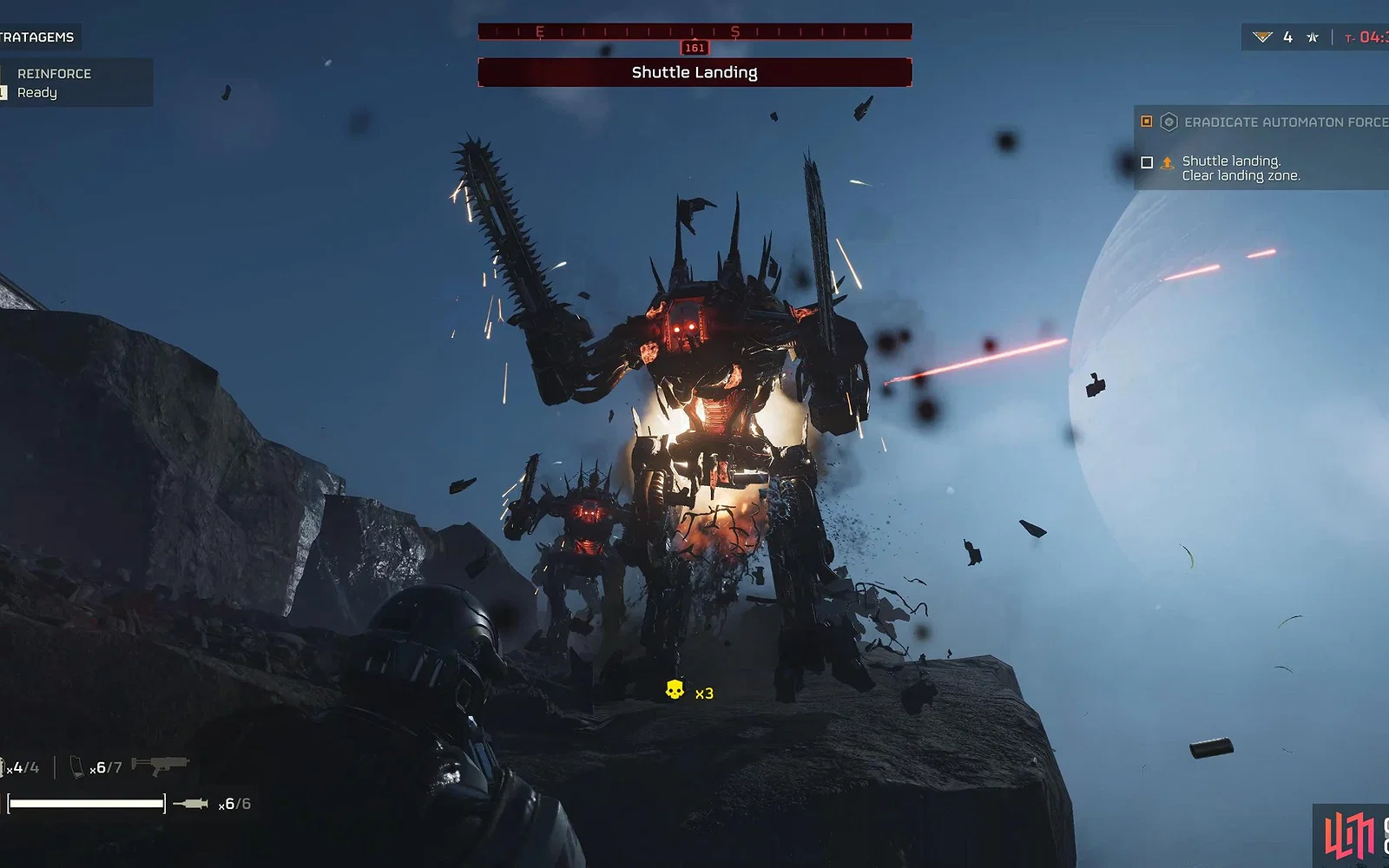
Task: Click the hexagonal Eradicate Automaton Forces mission icon
Action: [x=1169, y=122]
